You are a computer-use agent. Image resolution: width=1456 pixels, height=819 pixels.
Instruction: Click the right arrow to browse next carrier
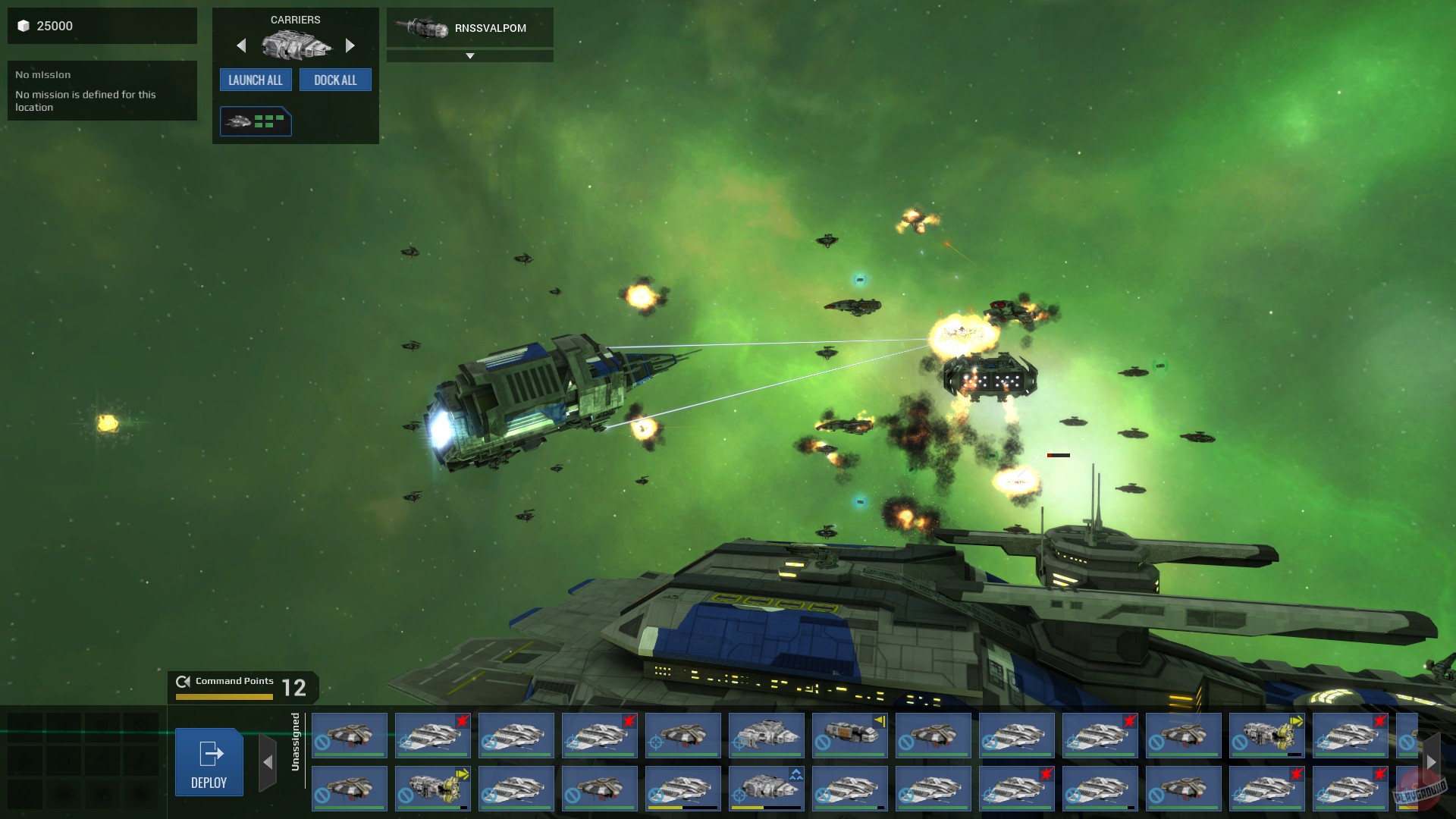[x=350, y=45]
